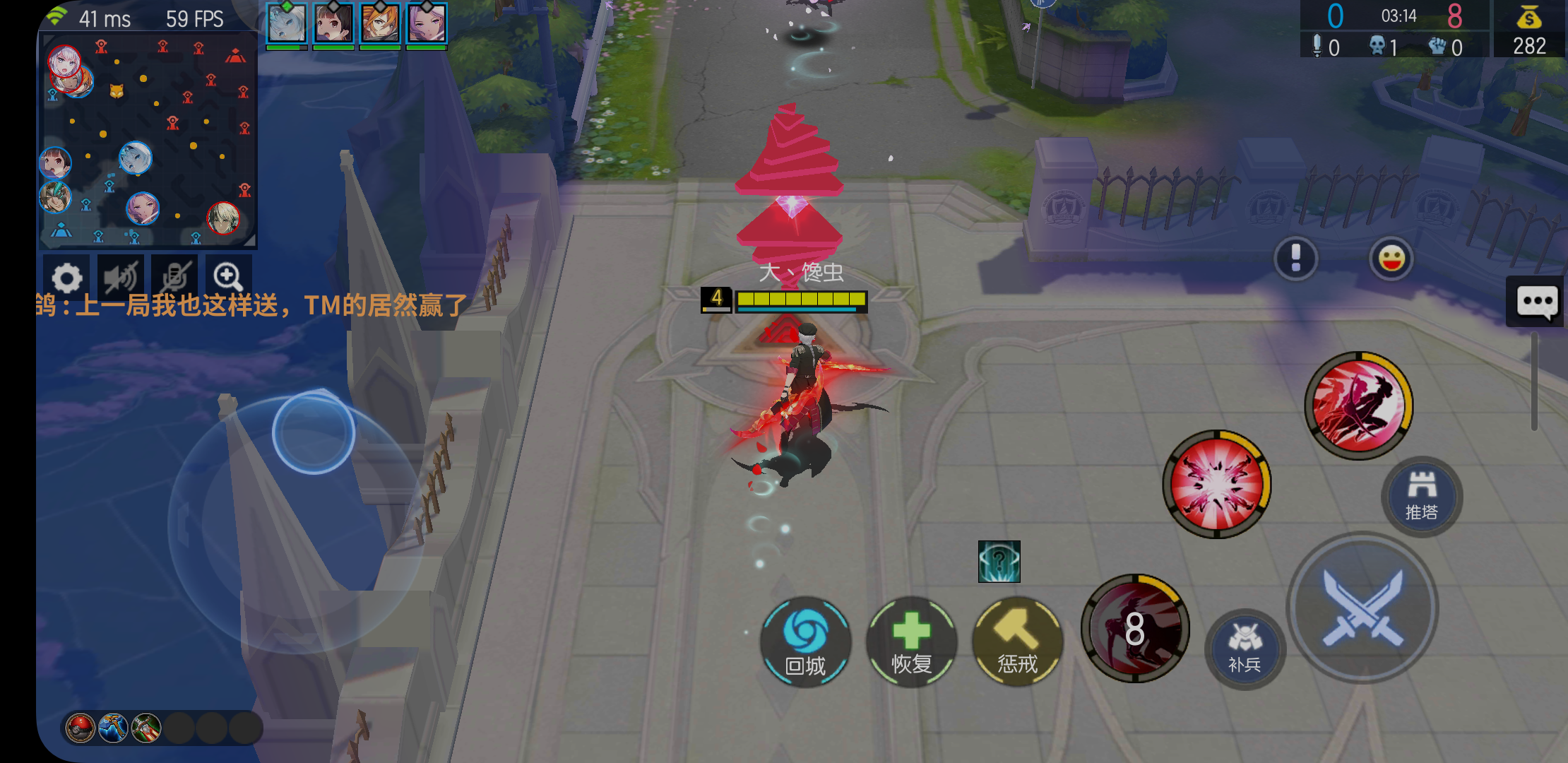Zoom the minimap with the magnifier icon
Image resolution: width=1568 pixels, height=763 pixels.
pos(226,276)
